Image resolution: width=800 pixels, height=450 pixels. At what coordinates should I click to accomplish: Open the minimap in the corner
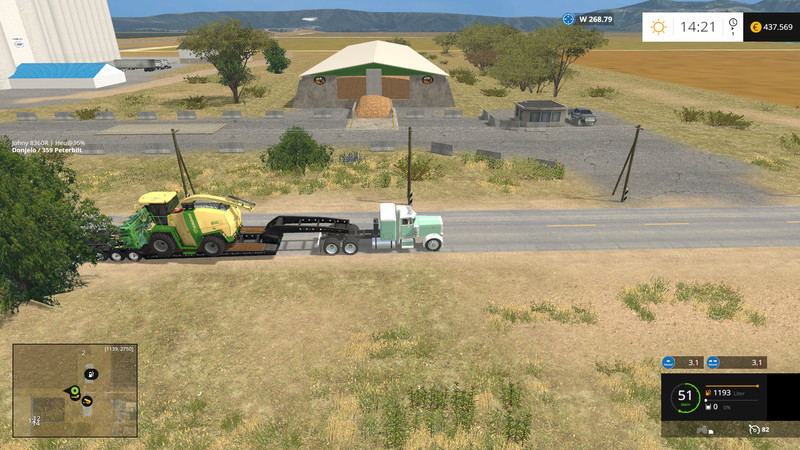pyautogui.click(x=75, y=390)
